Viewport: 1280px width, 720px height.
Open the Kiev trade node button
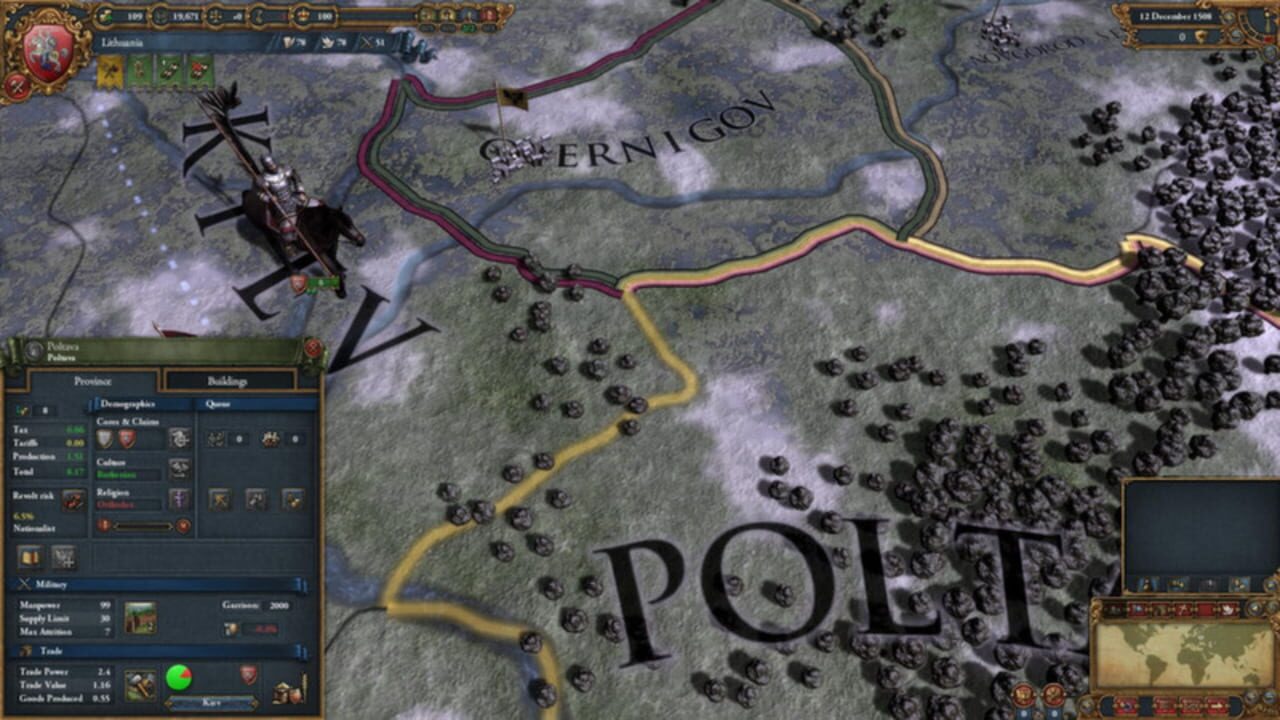coord(211,702)
